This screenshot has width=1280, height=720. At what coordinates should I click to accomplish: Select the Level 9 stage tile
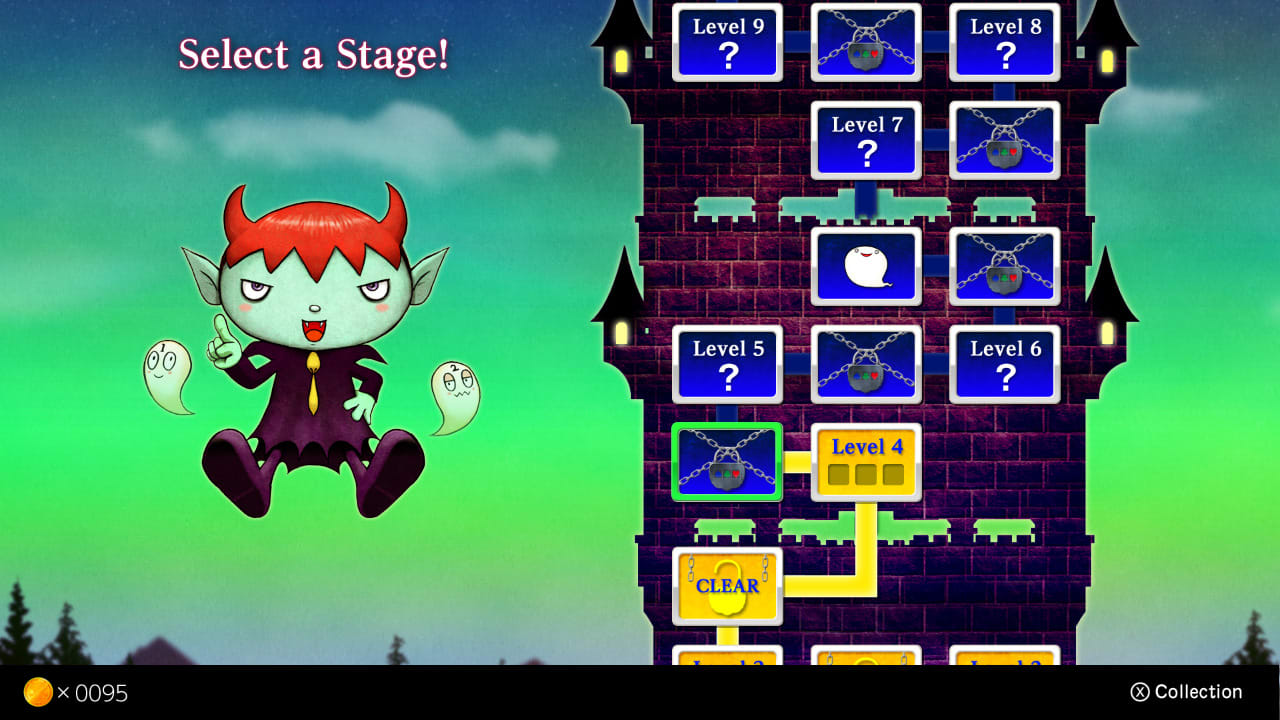pos(728,42)
